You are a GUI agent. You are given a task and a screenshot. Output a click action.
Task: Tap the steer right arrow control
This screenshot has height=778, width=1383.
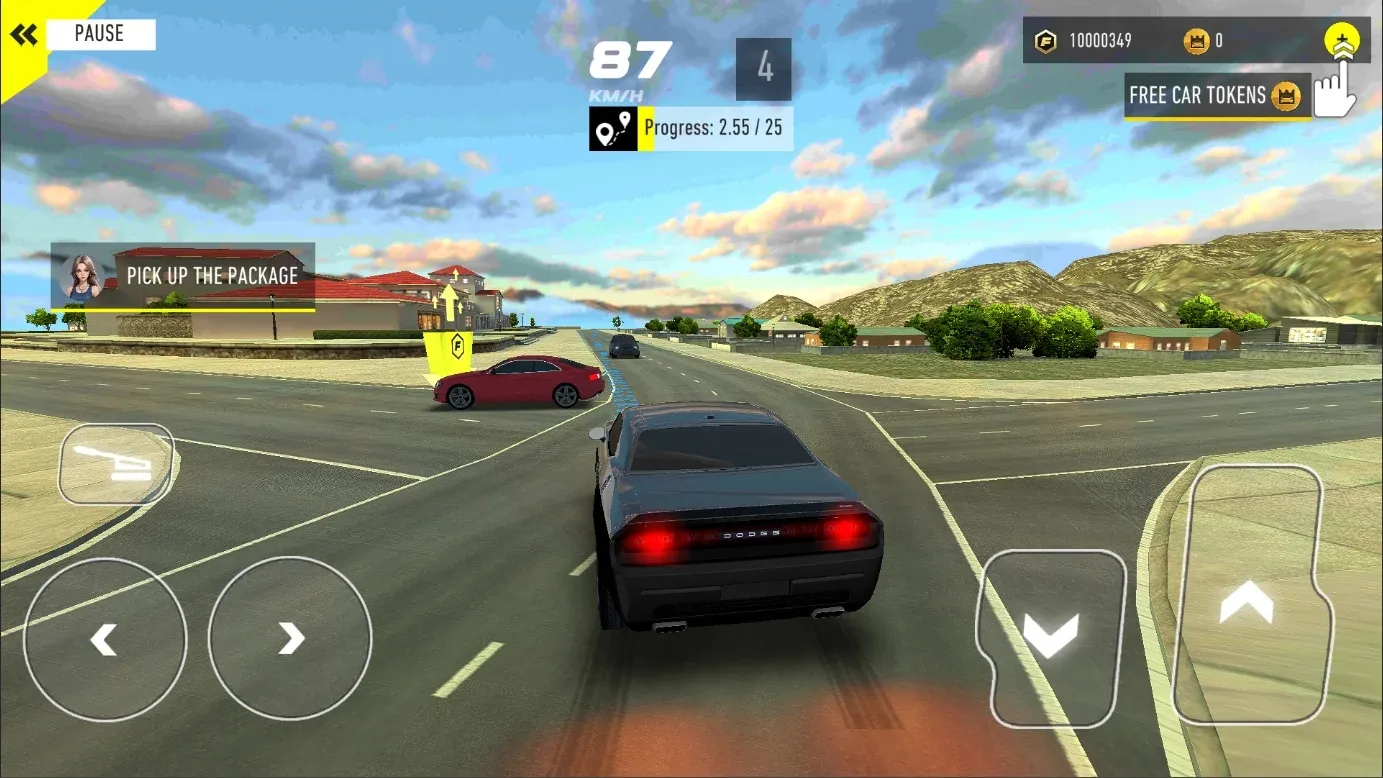pos(289,638)
